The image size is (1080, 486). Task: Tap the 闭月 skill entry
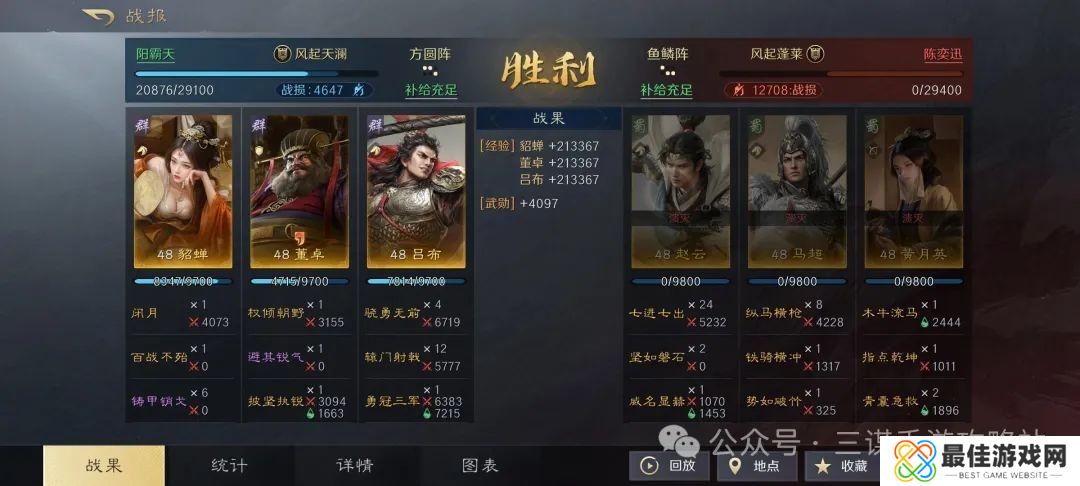pyautogui.click(x=145, y=313)
